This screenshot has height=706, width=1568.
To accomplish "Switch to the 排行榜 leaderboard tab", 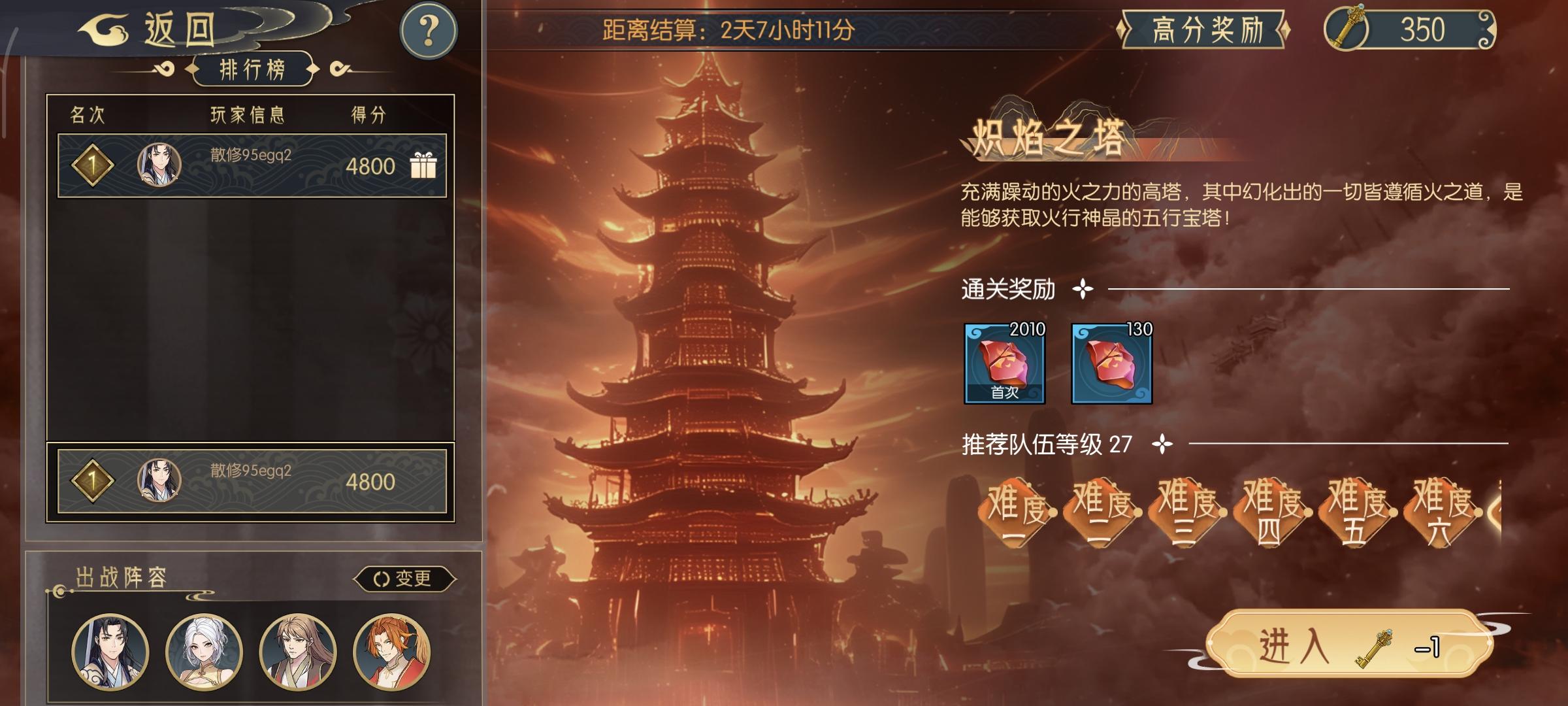I will click(x=252, y=67).
